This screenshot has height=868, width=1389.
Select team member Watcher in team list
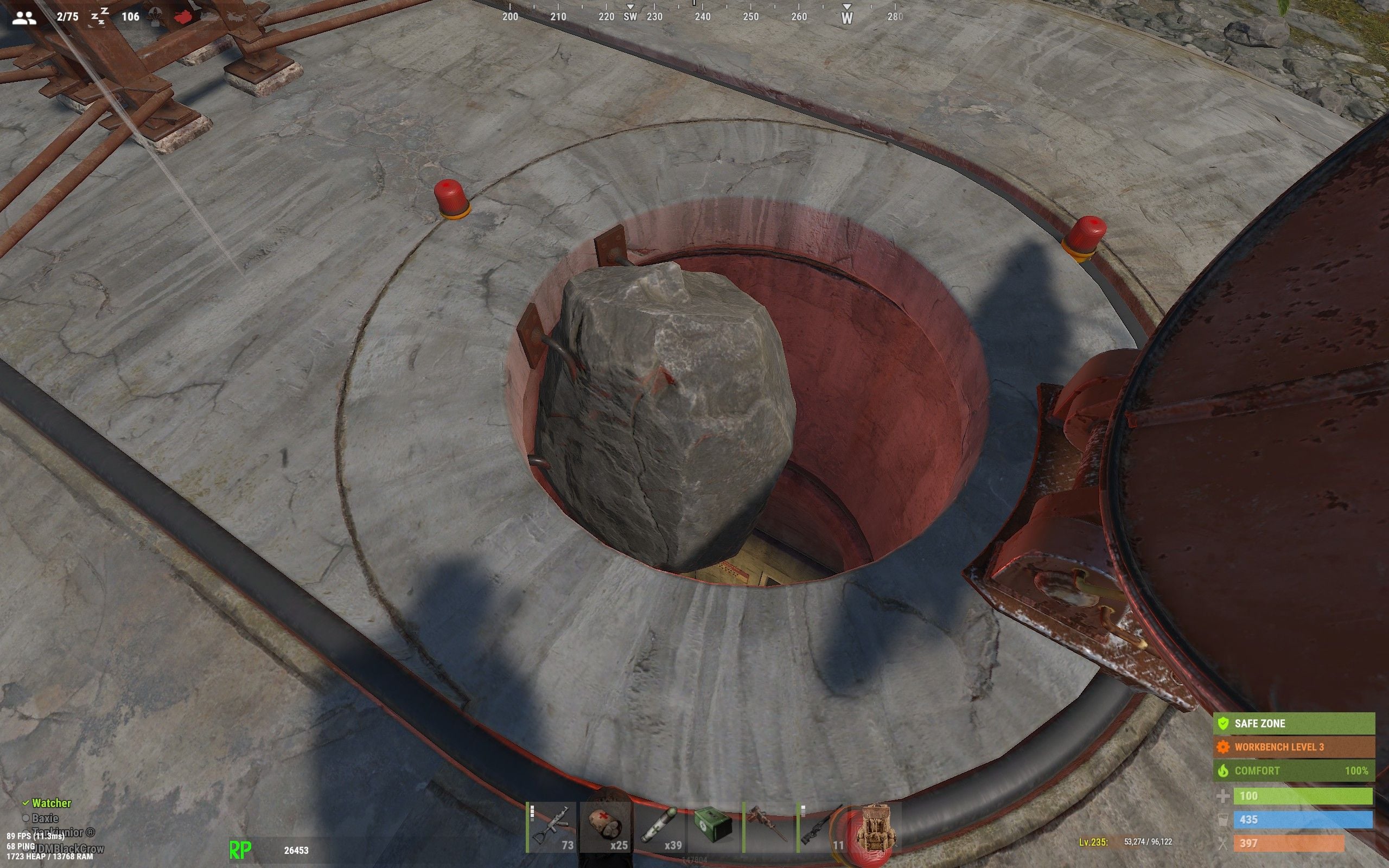click(51, 803)
